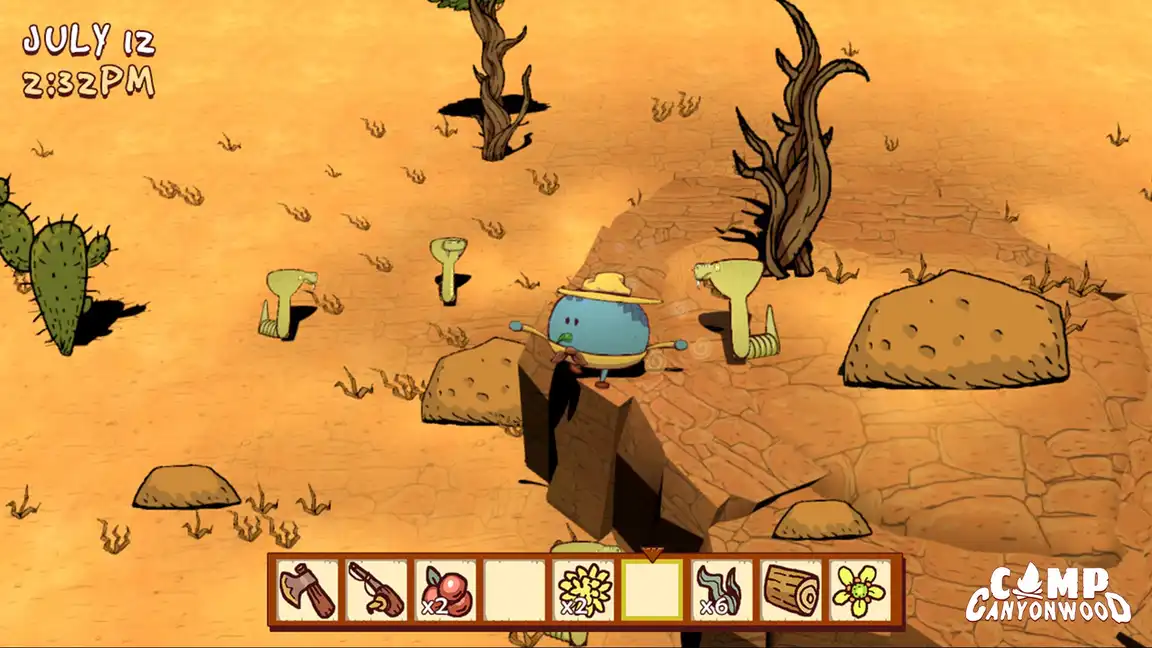The height and width of the screenshot is (648, 1152).
Task: Choose the green-gray feathers stack
Action: [x=721, y=590]
